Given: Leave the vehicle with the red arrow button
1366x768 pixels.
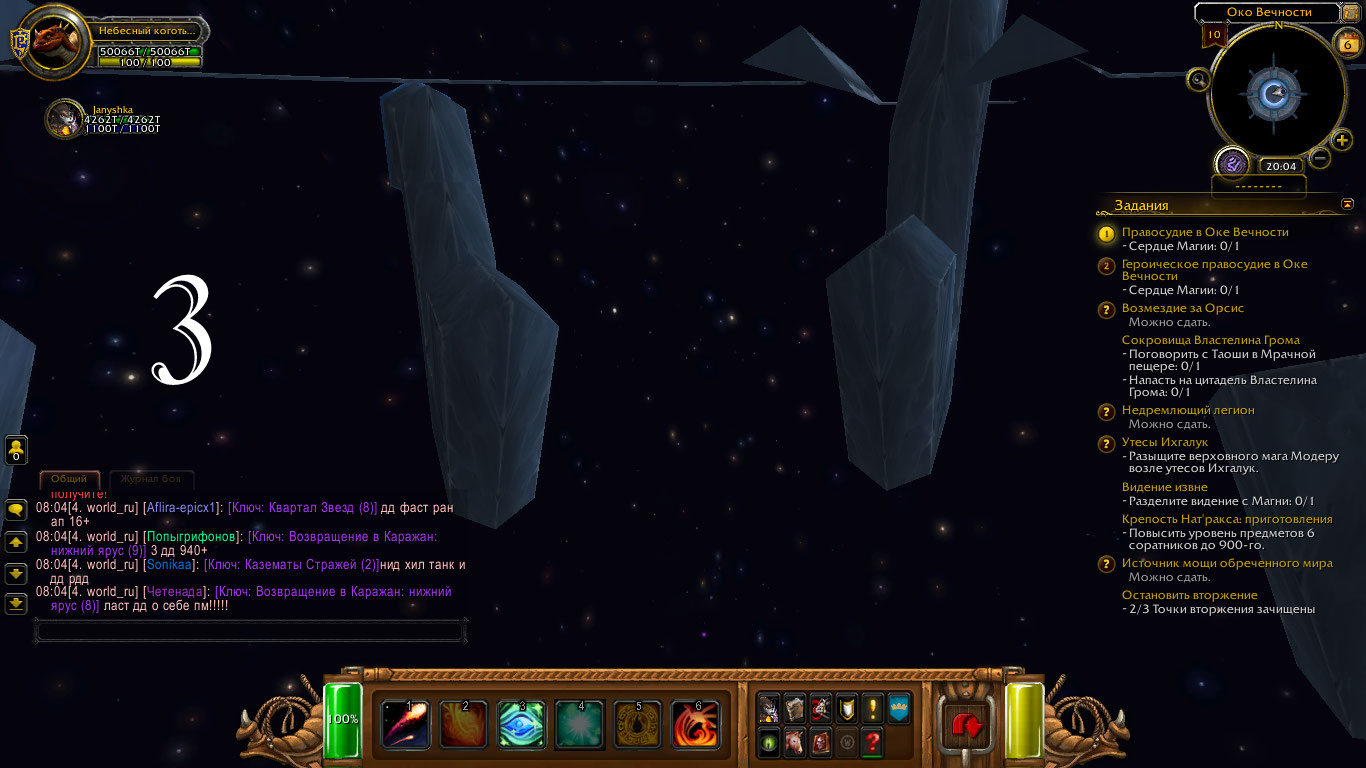Looking at the screenshot, I should click(x=966, y=725).
